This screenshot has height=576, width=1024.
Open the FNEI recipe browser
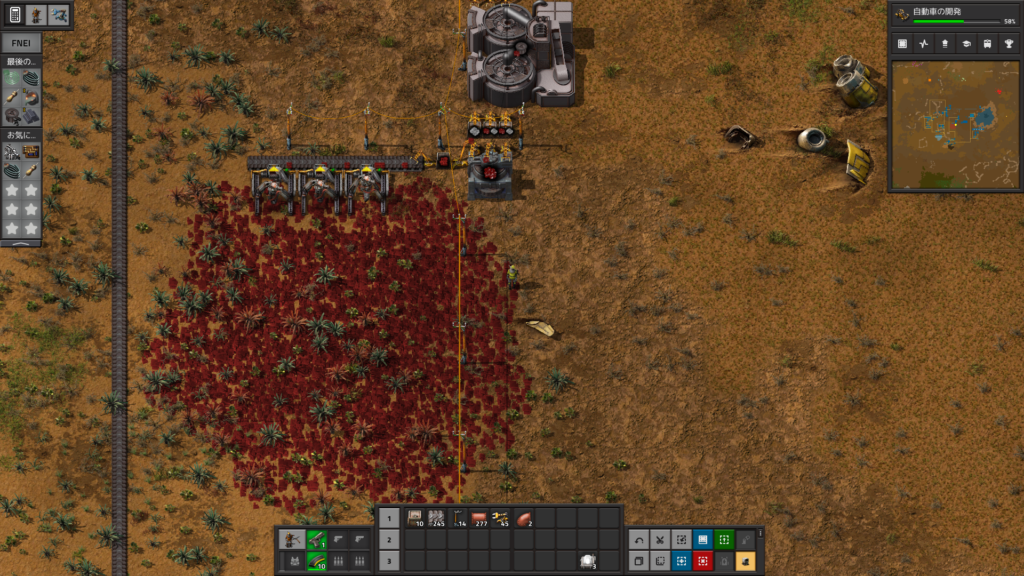click(21, 44)
